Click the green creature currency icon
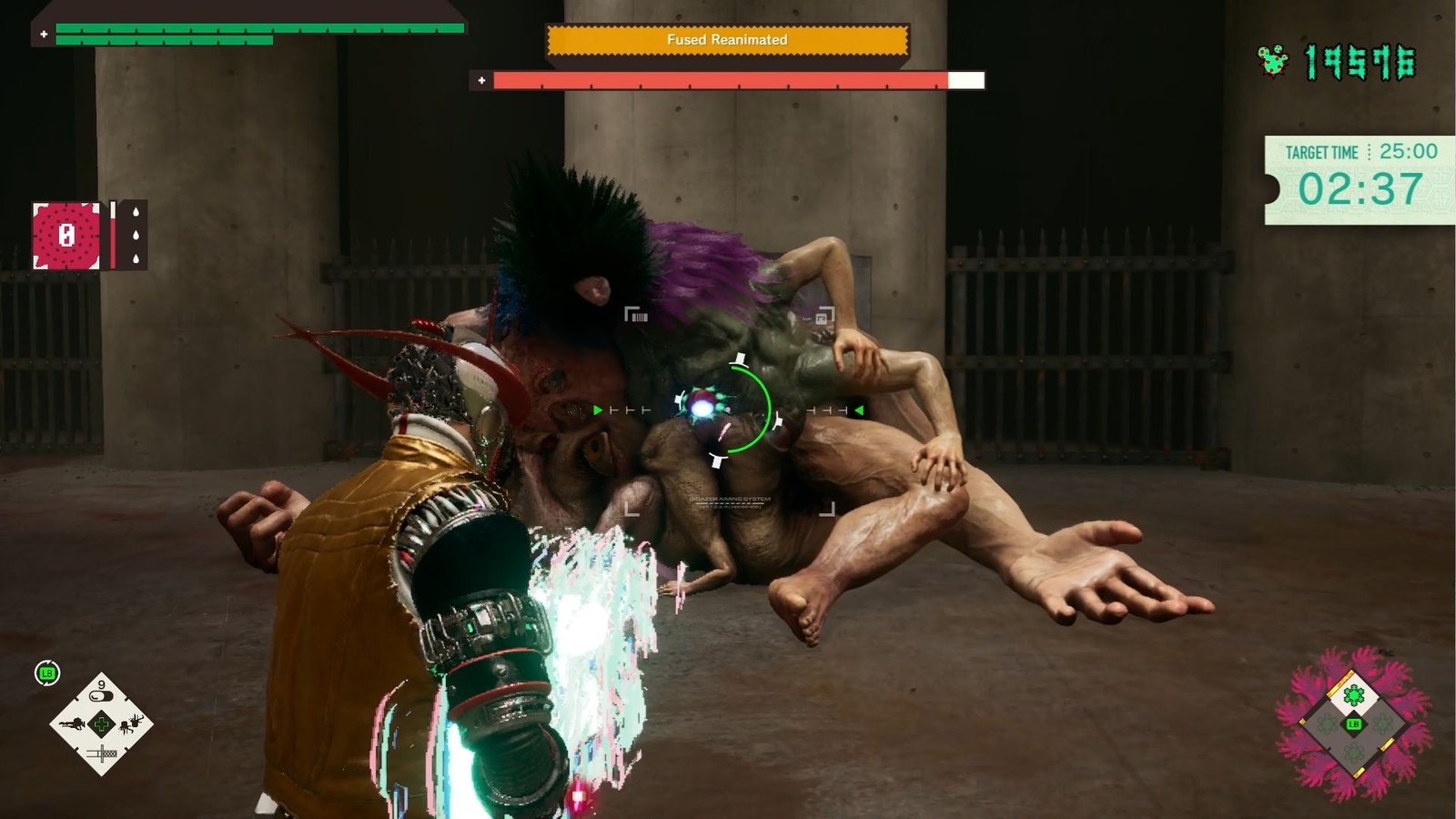Viewport: 1456px width, 819px height. pos(1273,61)
